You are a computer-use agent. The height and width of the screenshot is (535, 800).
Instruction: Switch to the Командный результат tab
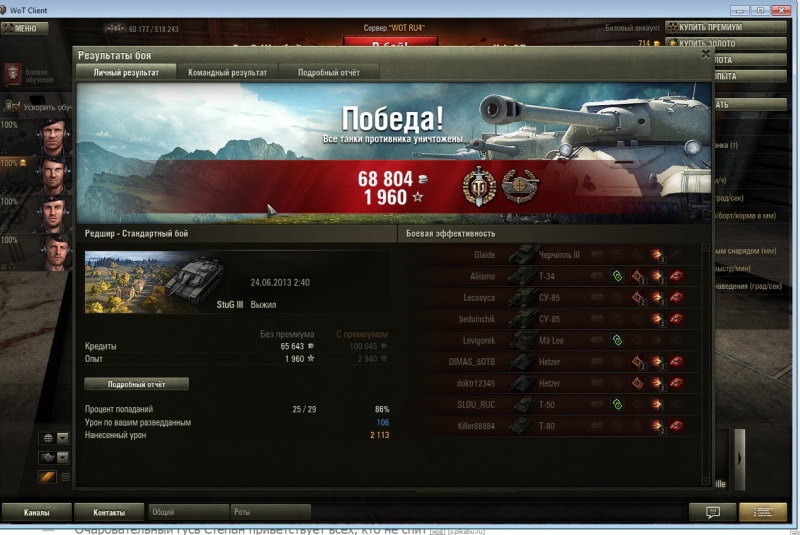[227, 73]
